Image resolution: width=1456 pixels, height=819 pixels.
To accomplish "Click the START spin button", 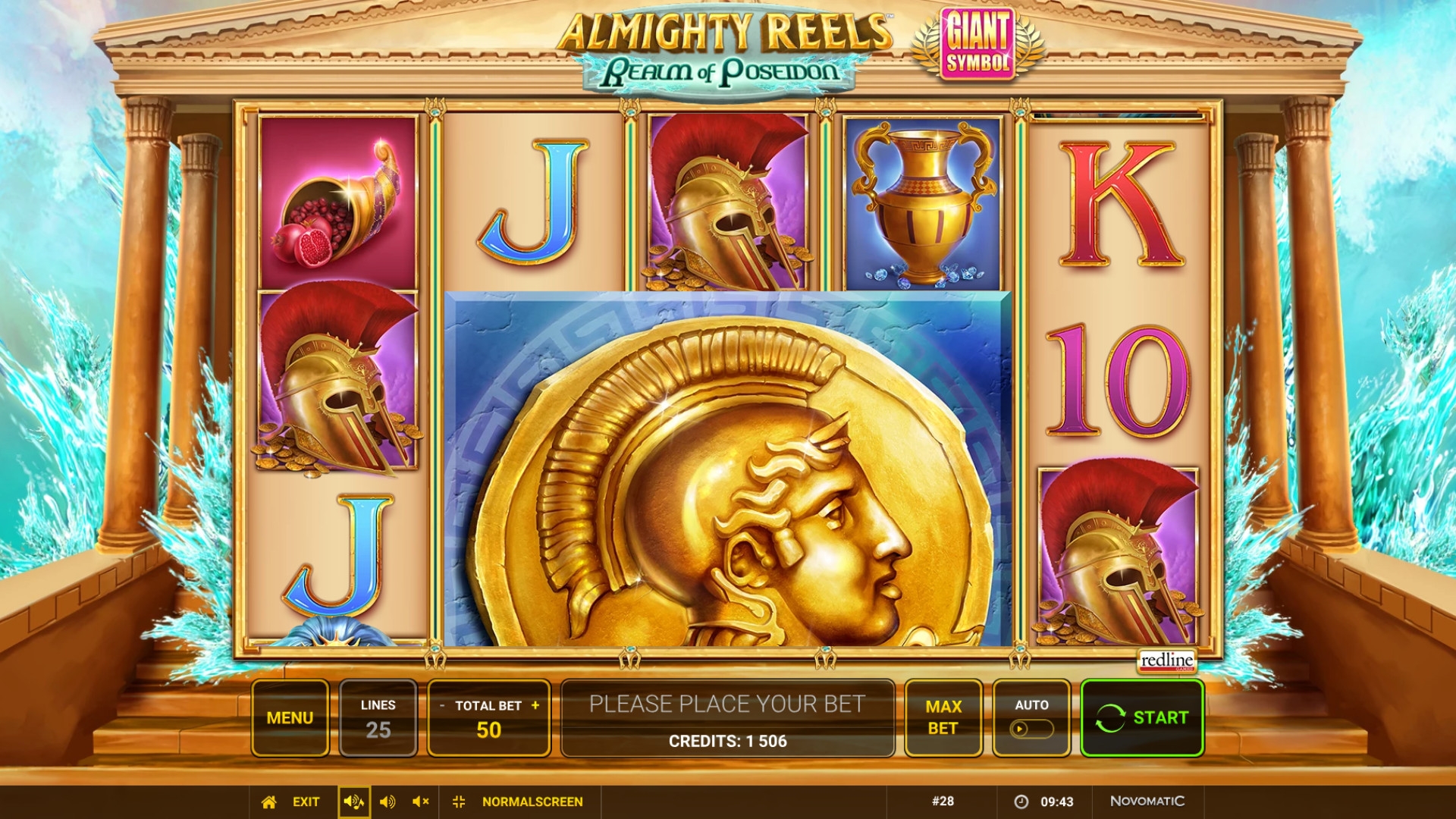I will tap(1142, 717).
